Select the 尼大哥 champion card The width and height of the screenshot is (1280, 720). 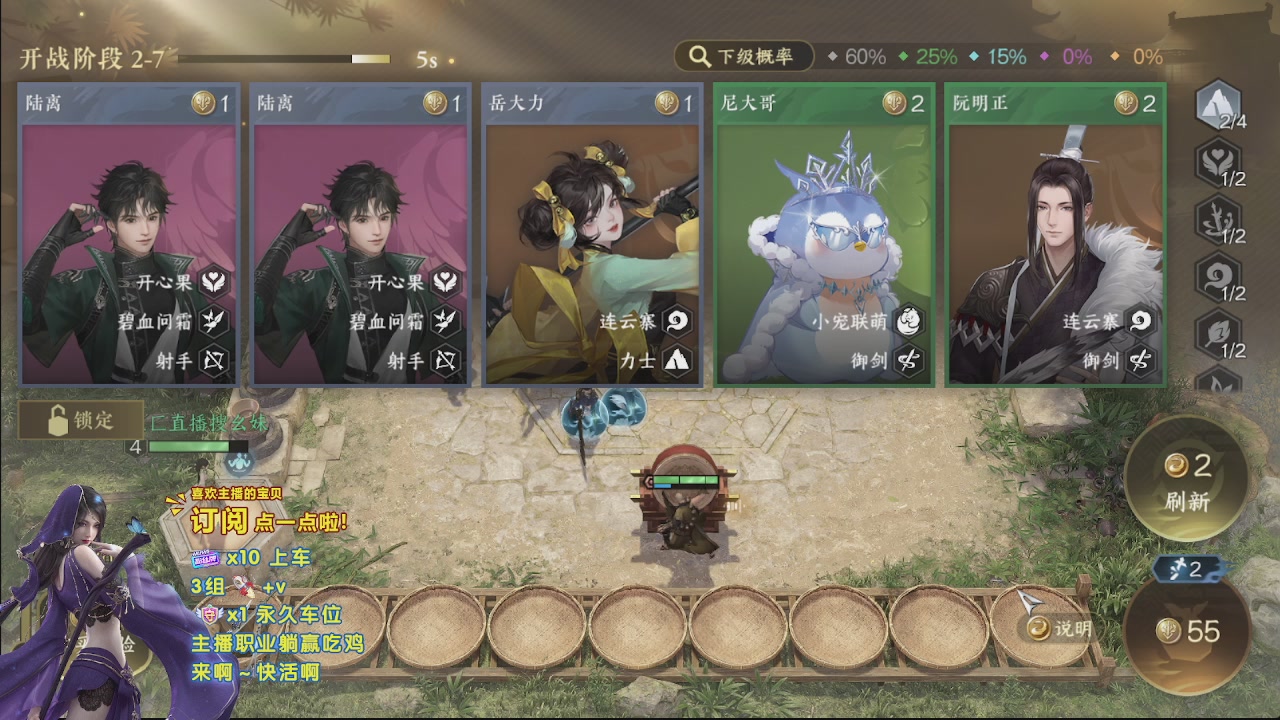coord(825,235)
